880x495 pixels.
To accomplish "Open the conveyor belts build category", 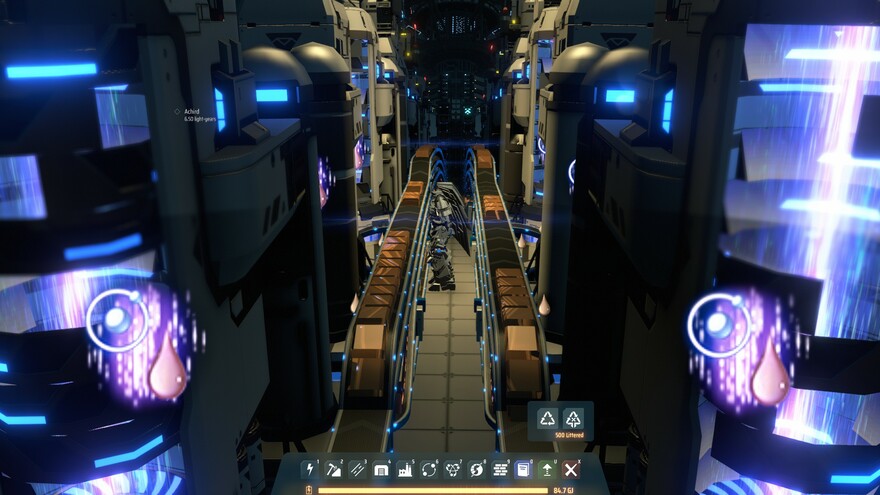I will pos(357,469).
